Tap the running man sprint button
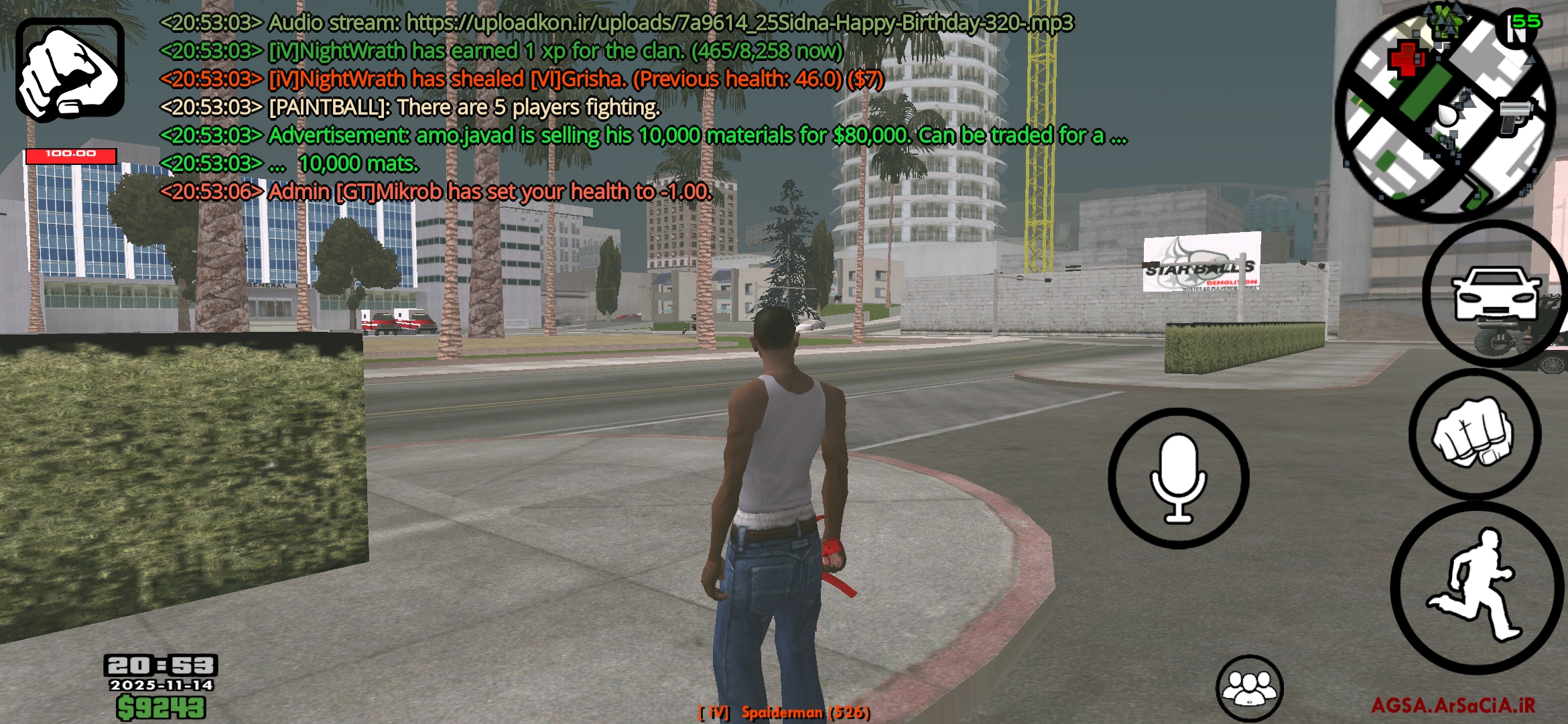 [1476, 587]
